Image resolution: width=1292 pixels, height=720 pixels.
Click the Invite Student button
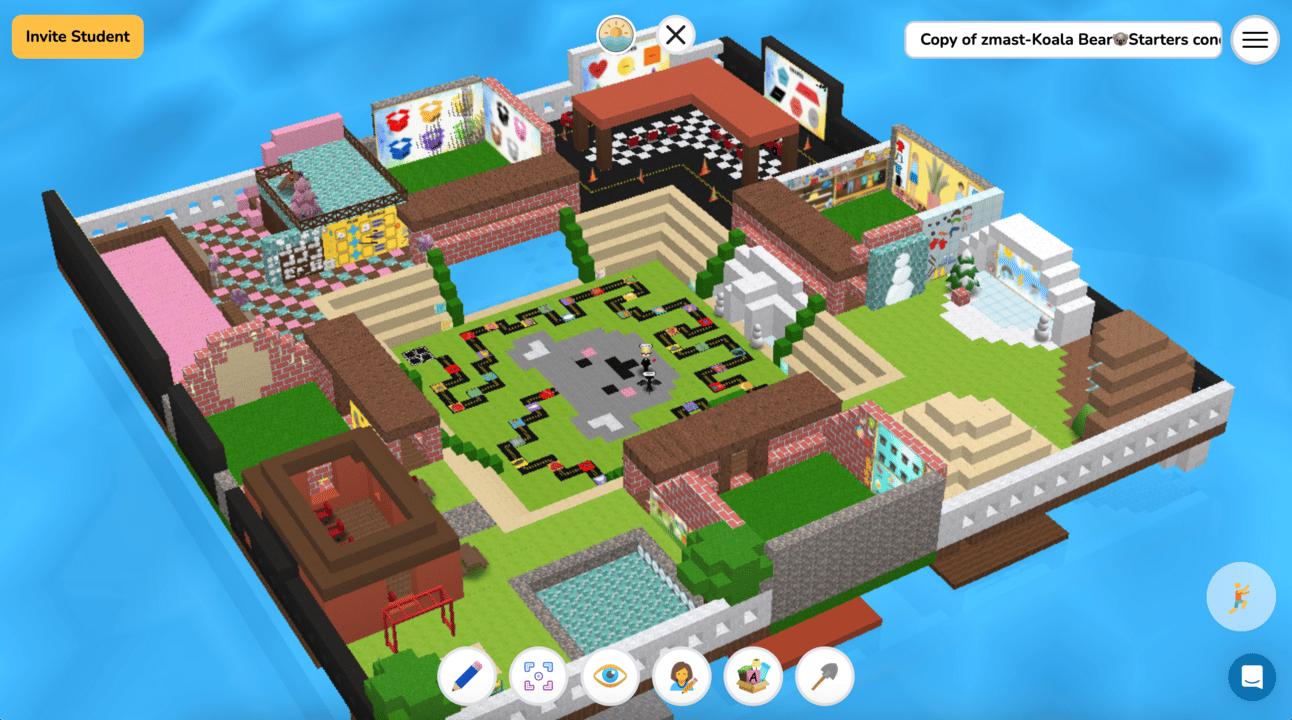[78, 37]
